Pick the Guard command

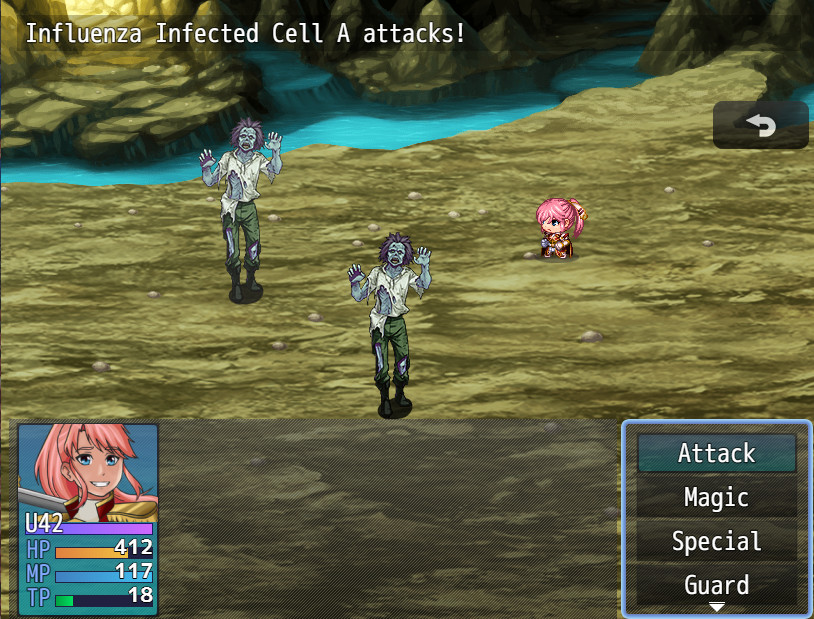pos(716,584)
